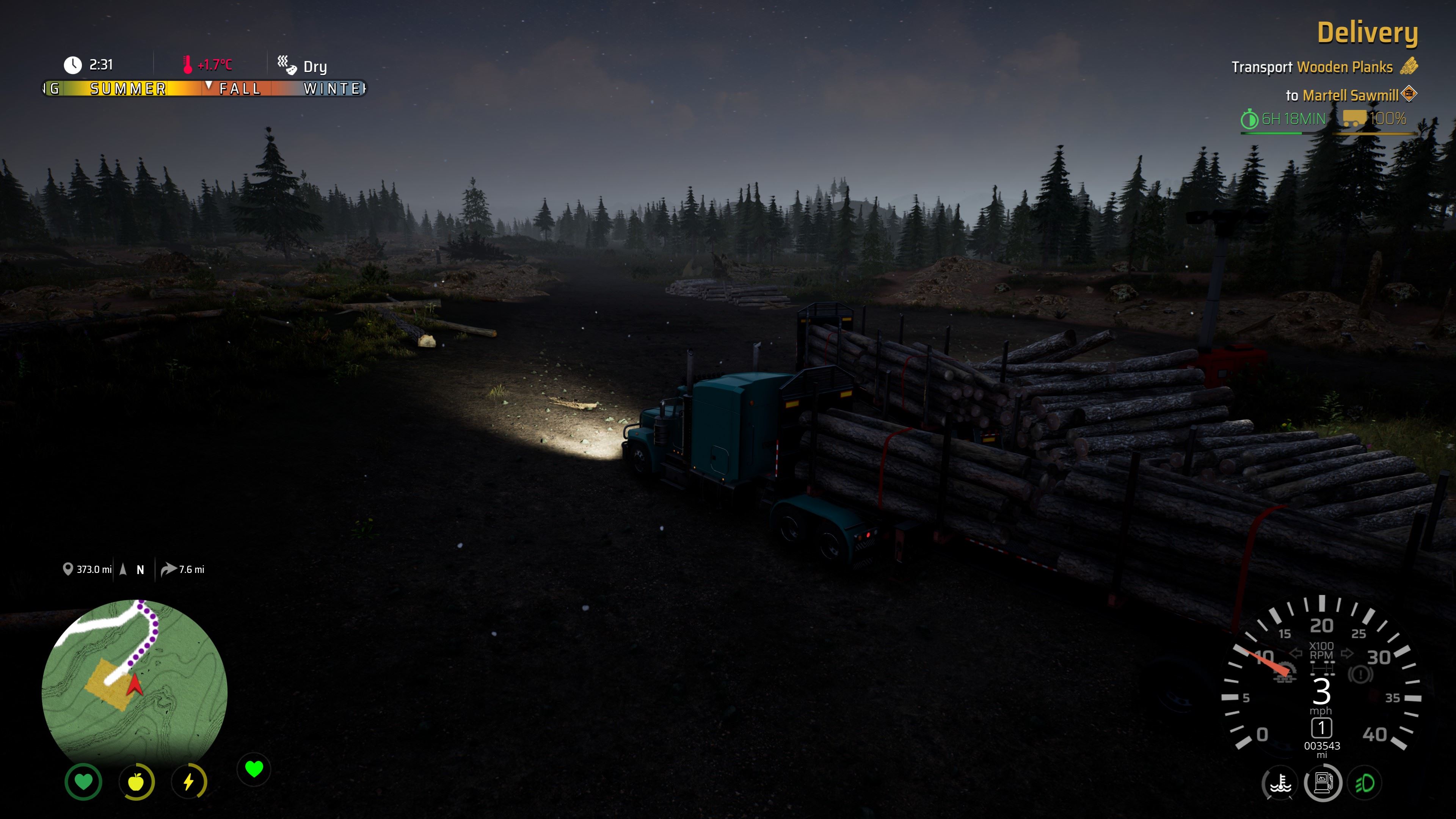Viewport: 1456px width, 819px height.
Task: Click the truck cargo condition icon
Action: [1354, 119]
